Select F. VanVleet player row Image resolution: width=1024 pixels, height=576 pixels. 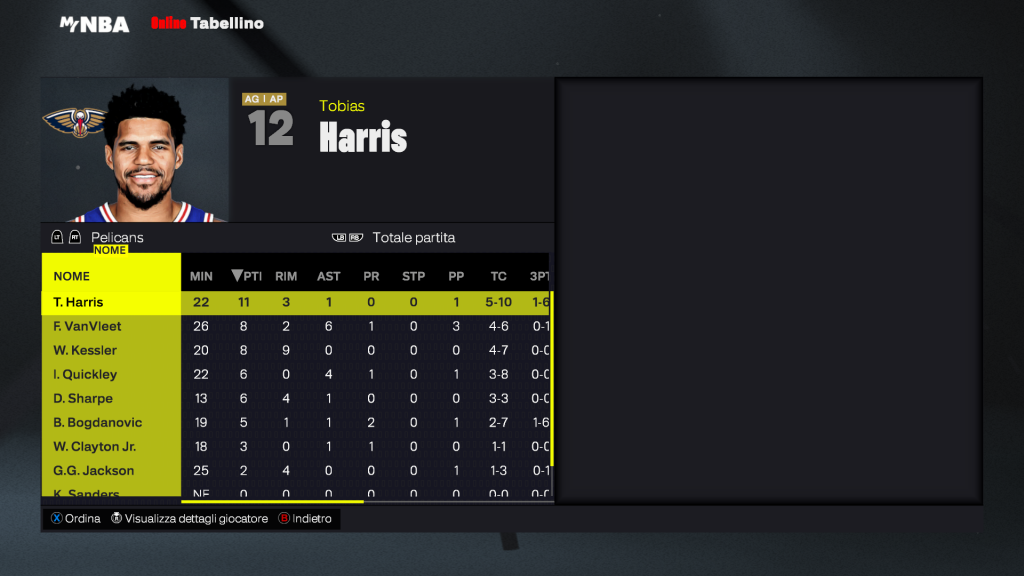110,326
